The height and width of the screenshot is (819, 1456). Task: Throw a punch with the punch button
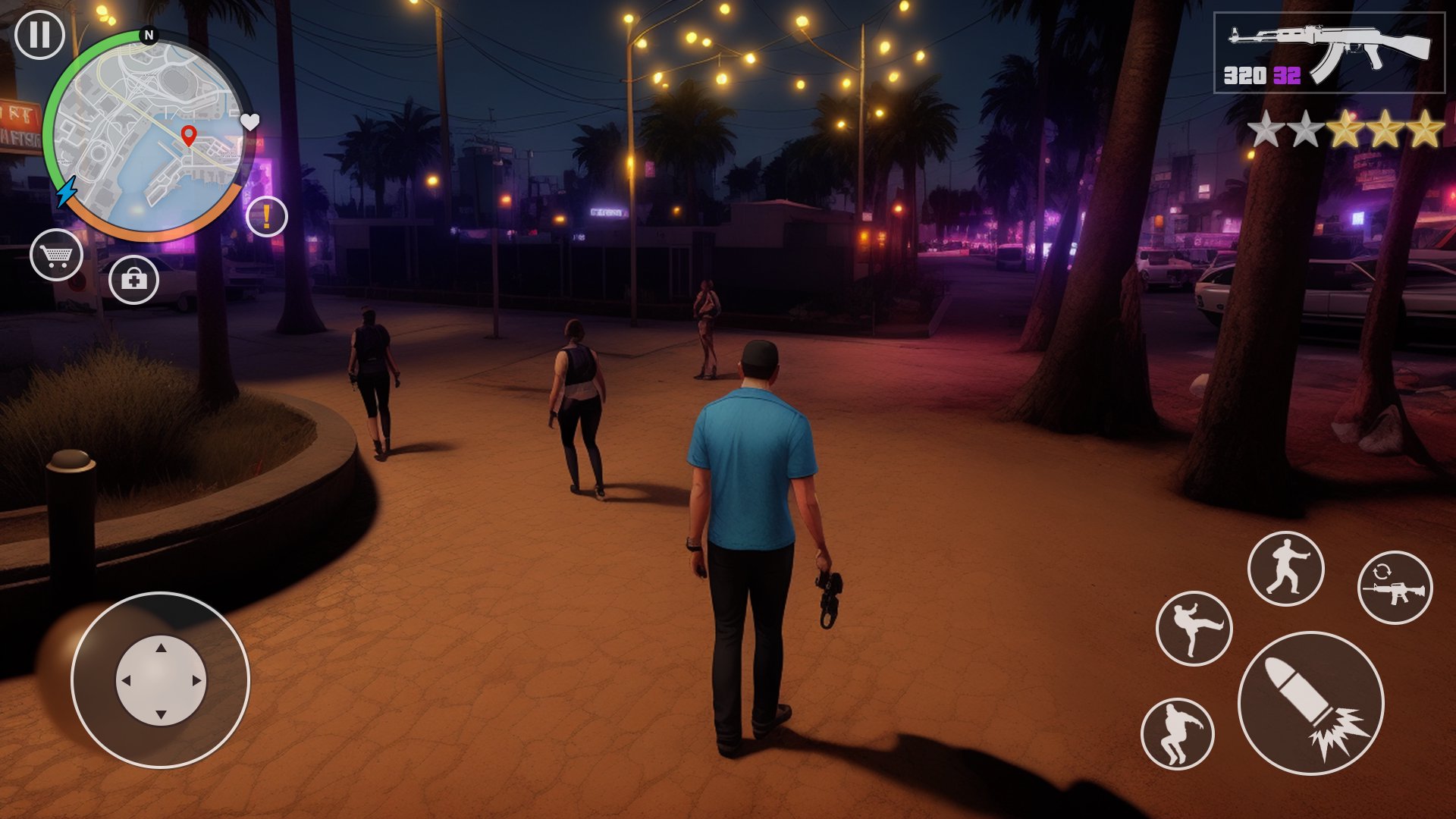[x=1285, y=569]
